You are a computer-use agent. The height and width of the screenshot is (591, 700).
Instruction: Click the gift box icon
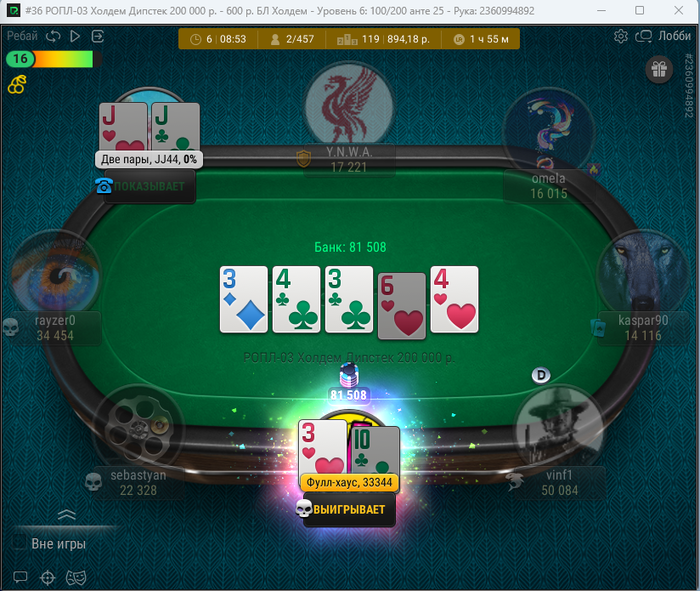[x=658, y=69]
